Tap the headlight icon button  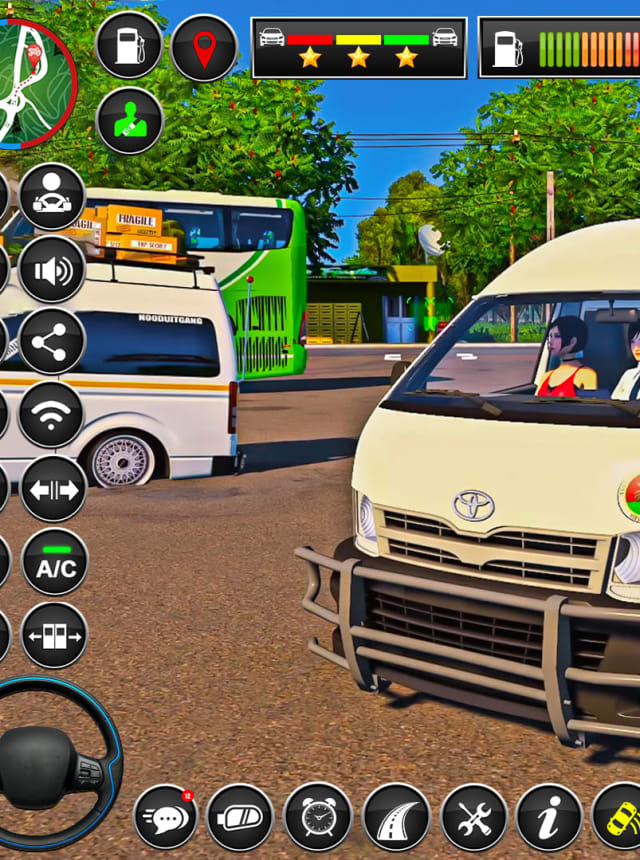pos(240,817)
